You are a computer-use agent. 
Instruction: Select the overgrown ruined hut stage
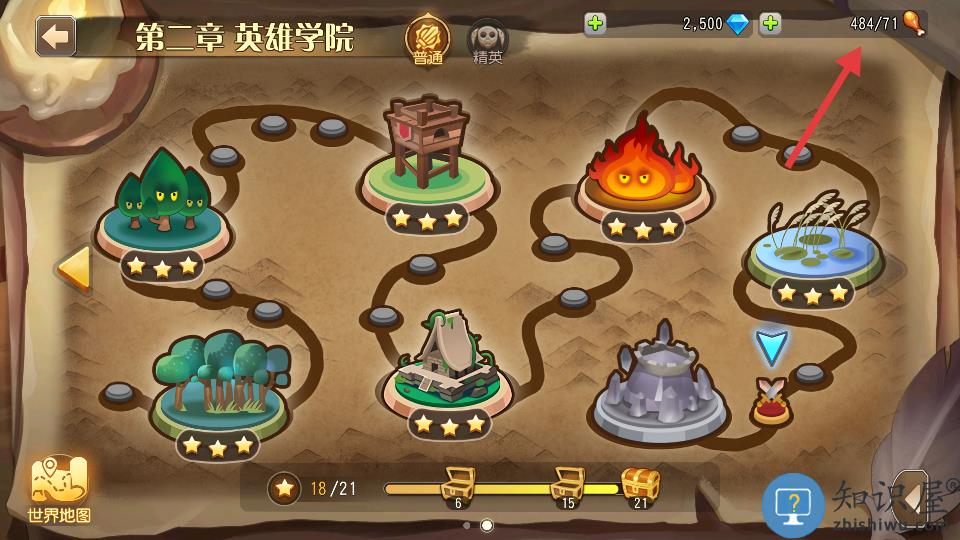pyautogui.click(x=447, y=364)
